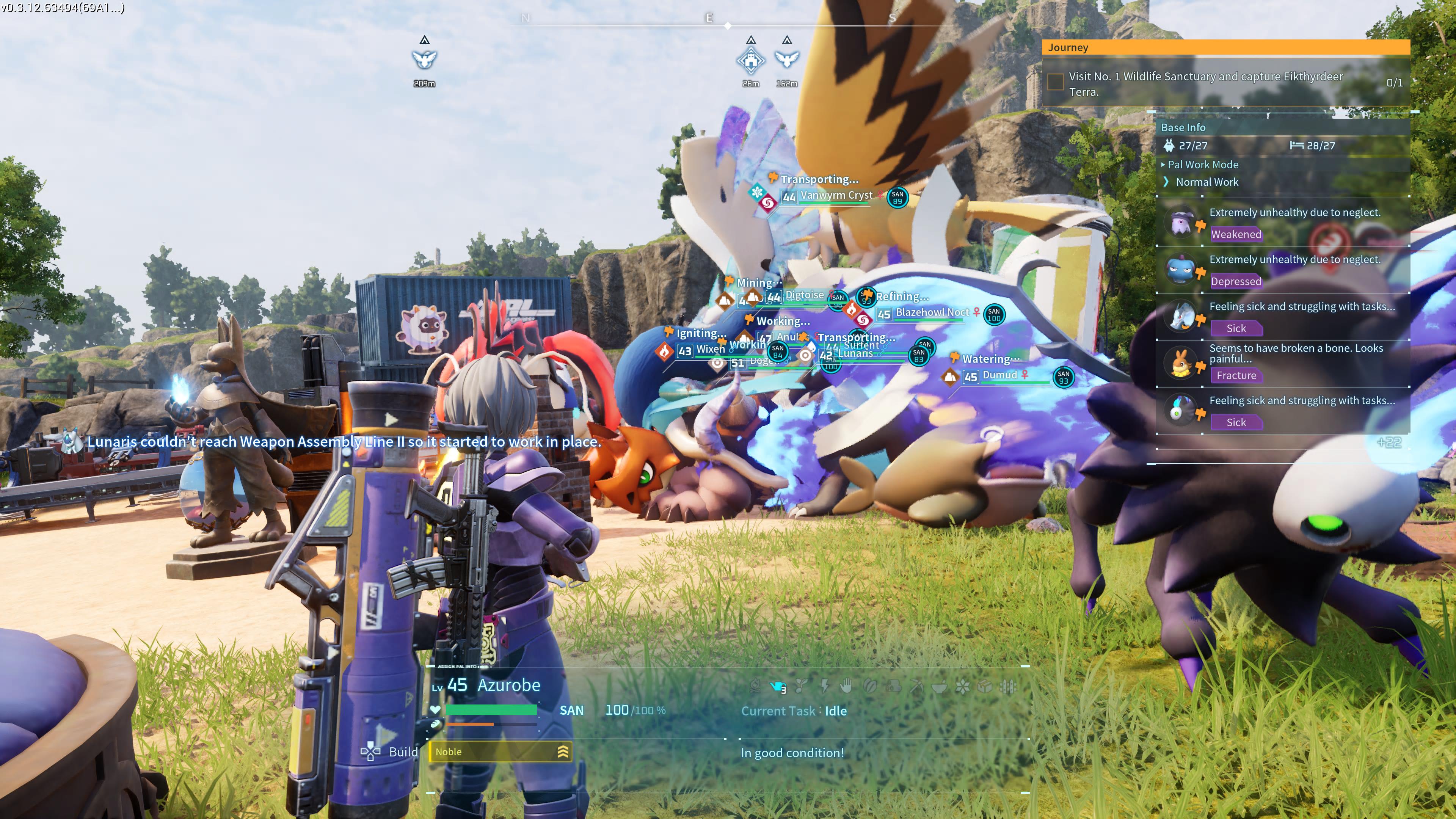Screen dimensions: 1456x819
Task: Click the Base Info panel header
Action: [x=1183, y=127]
